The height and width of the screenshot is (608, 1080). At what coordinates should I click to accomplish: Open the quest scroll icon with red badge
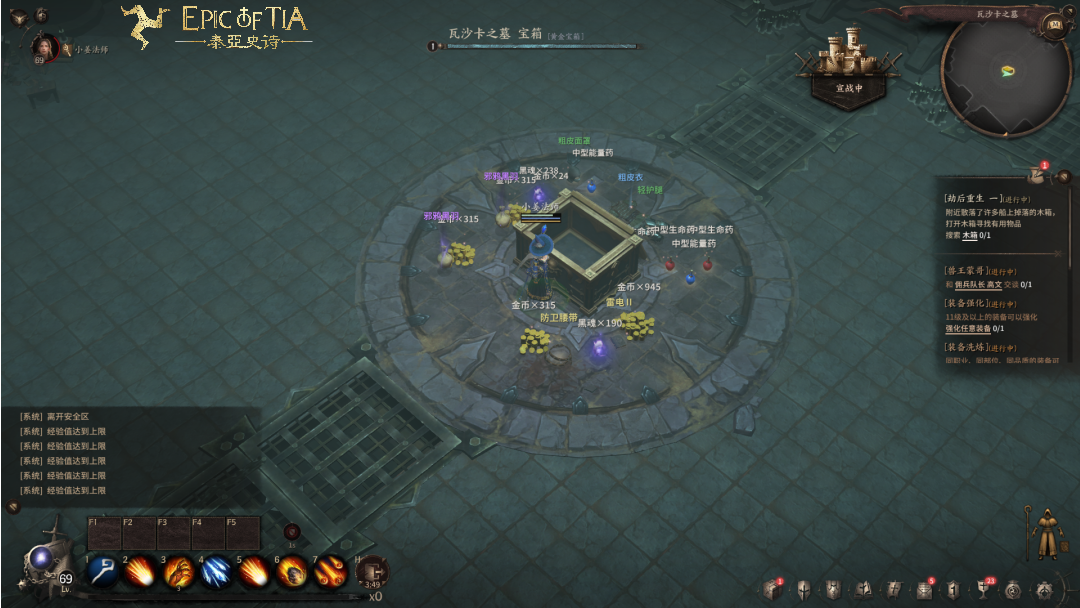[1037, 175]
